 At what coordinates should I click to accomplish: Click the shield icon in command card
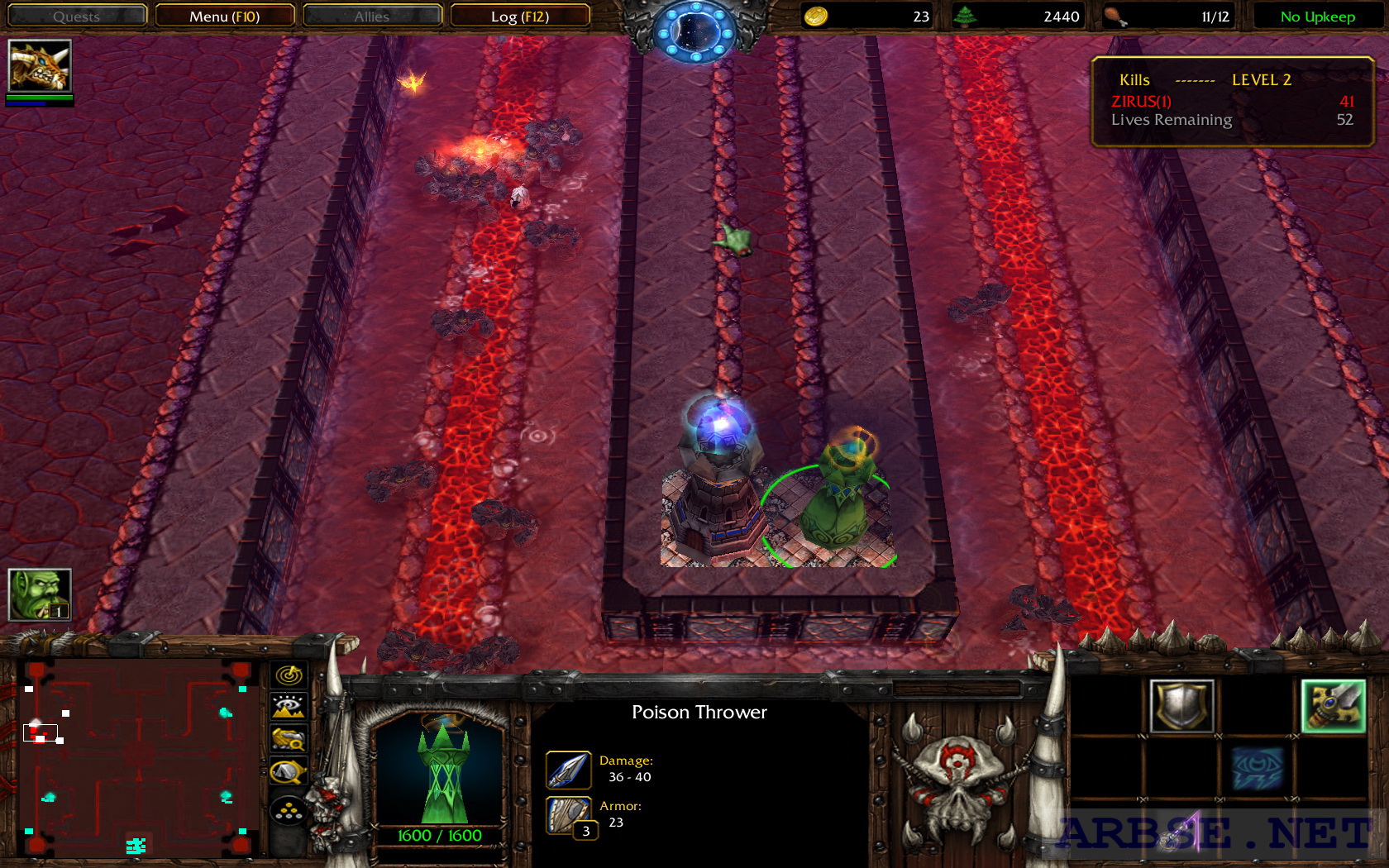click(1182, 706)
